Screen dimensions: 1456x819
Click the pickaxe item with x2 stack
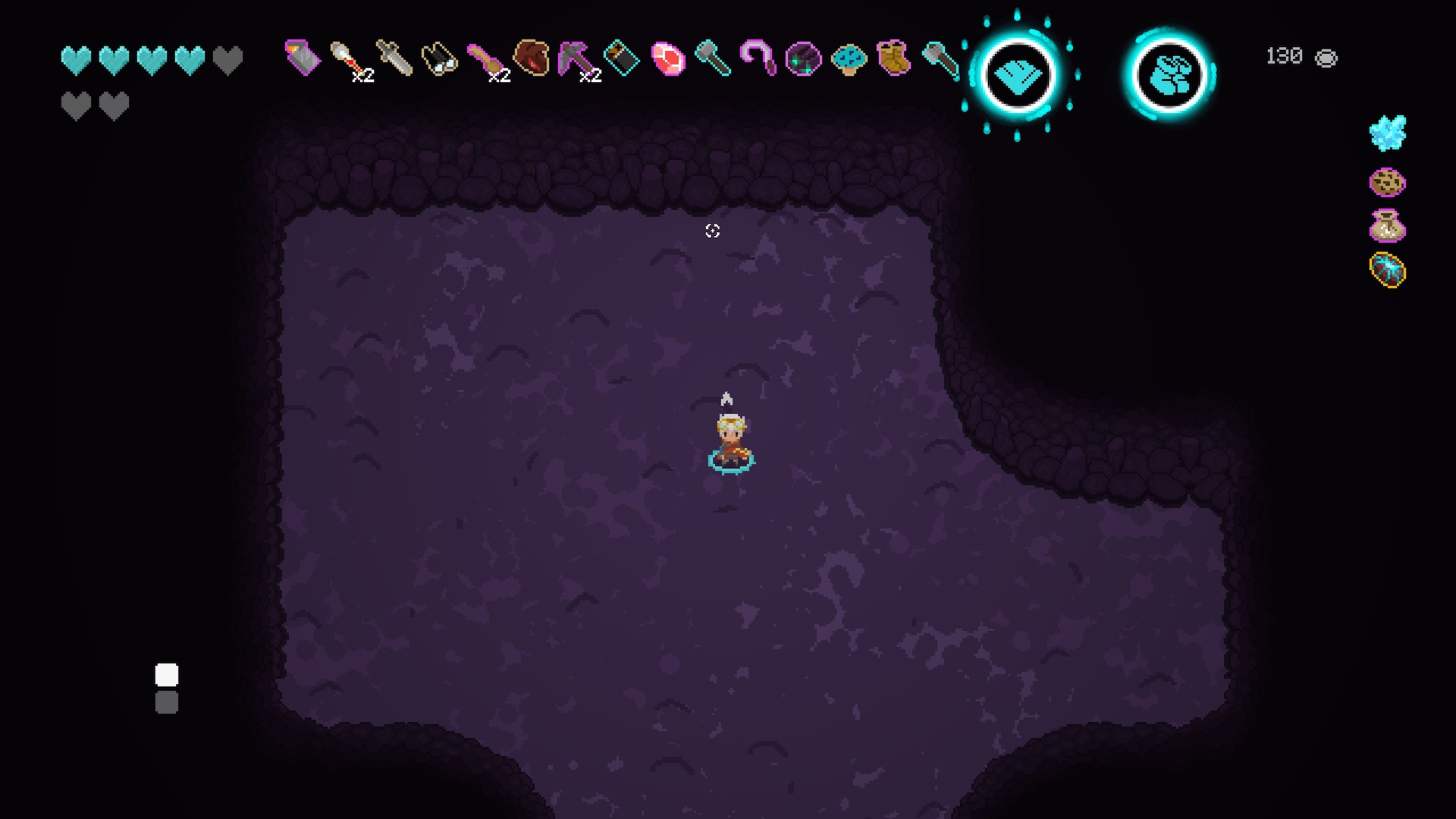pyautogui.click(x=577, y=59)
